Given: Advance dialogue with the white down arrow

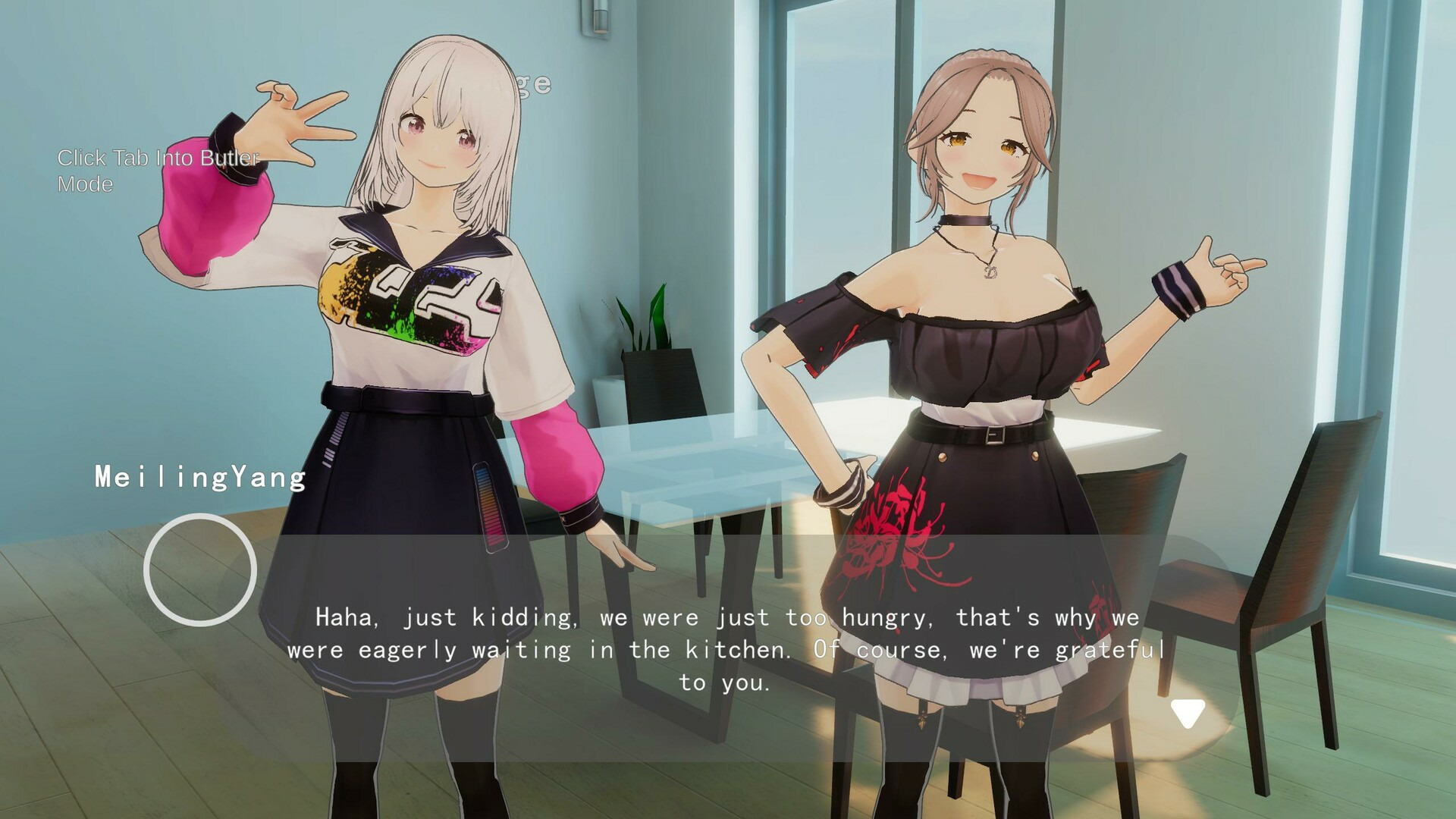Looking at the screenshot, I should point(1187,713).
